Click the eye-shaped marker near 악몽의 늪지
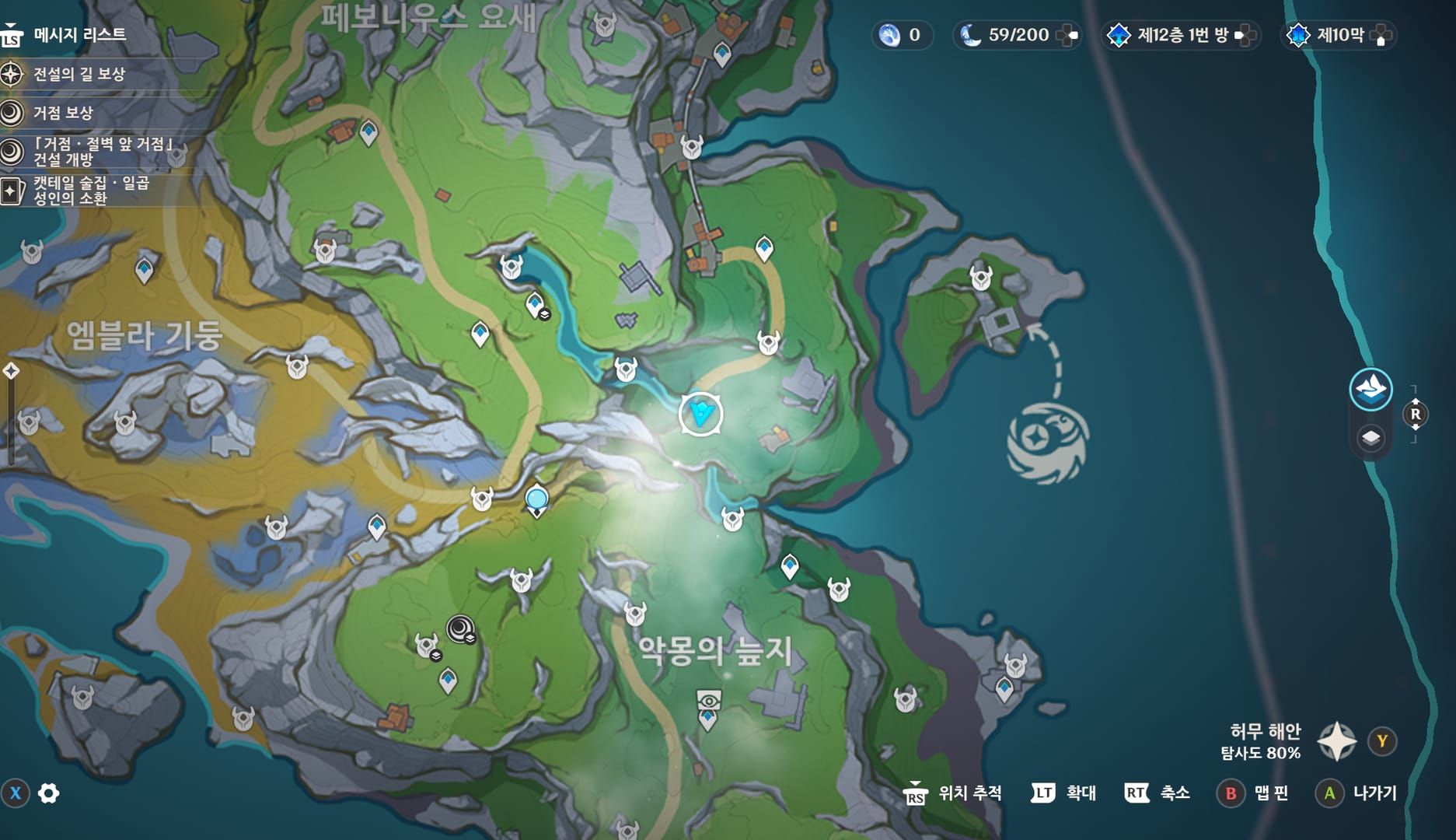The image size is (1456, 840). [x=708, y=701]
